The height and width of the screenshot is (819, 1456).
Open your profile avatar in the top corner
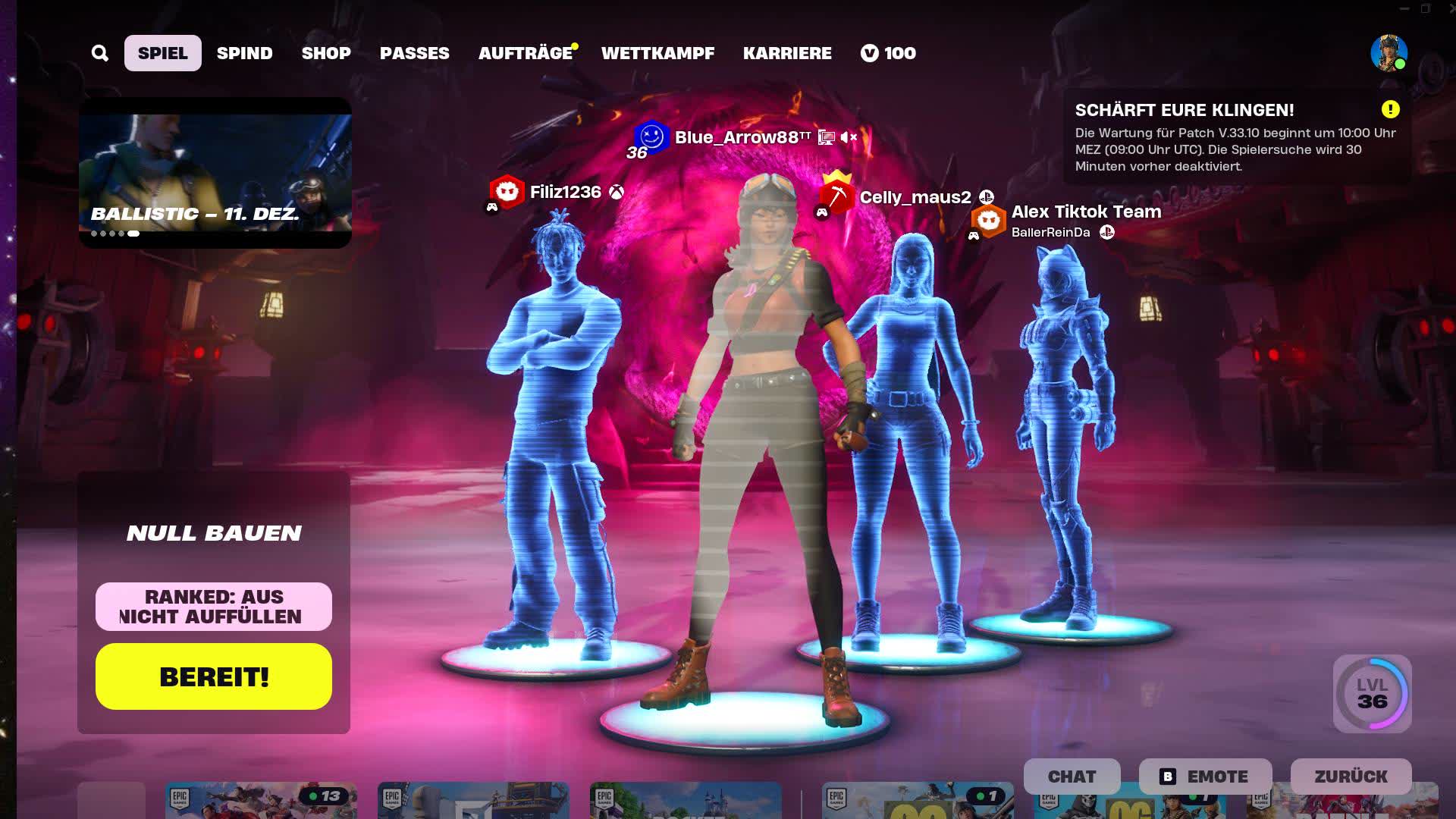(1389, 53)
